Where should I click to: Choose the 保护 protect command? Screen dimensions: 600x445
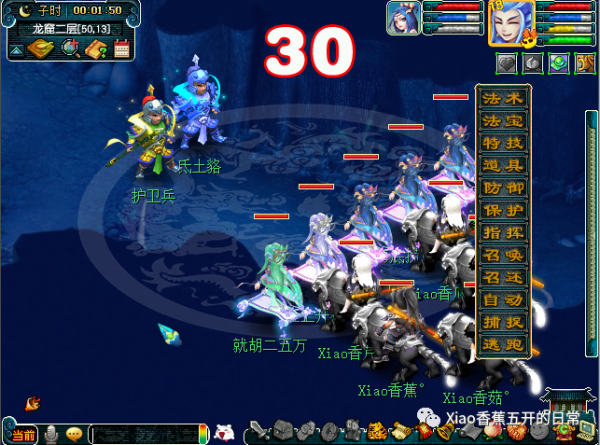click(x=503, y=211)
